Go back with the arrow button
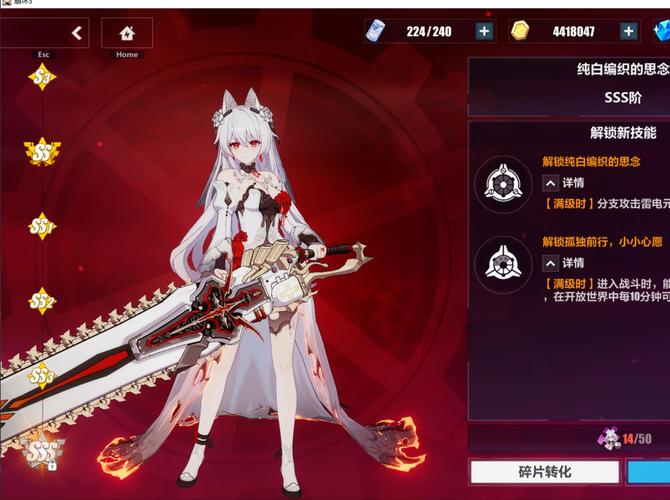 [x=77, y=33]
